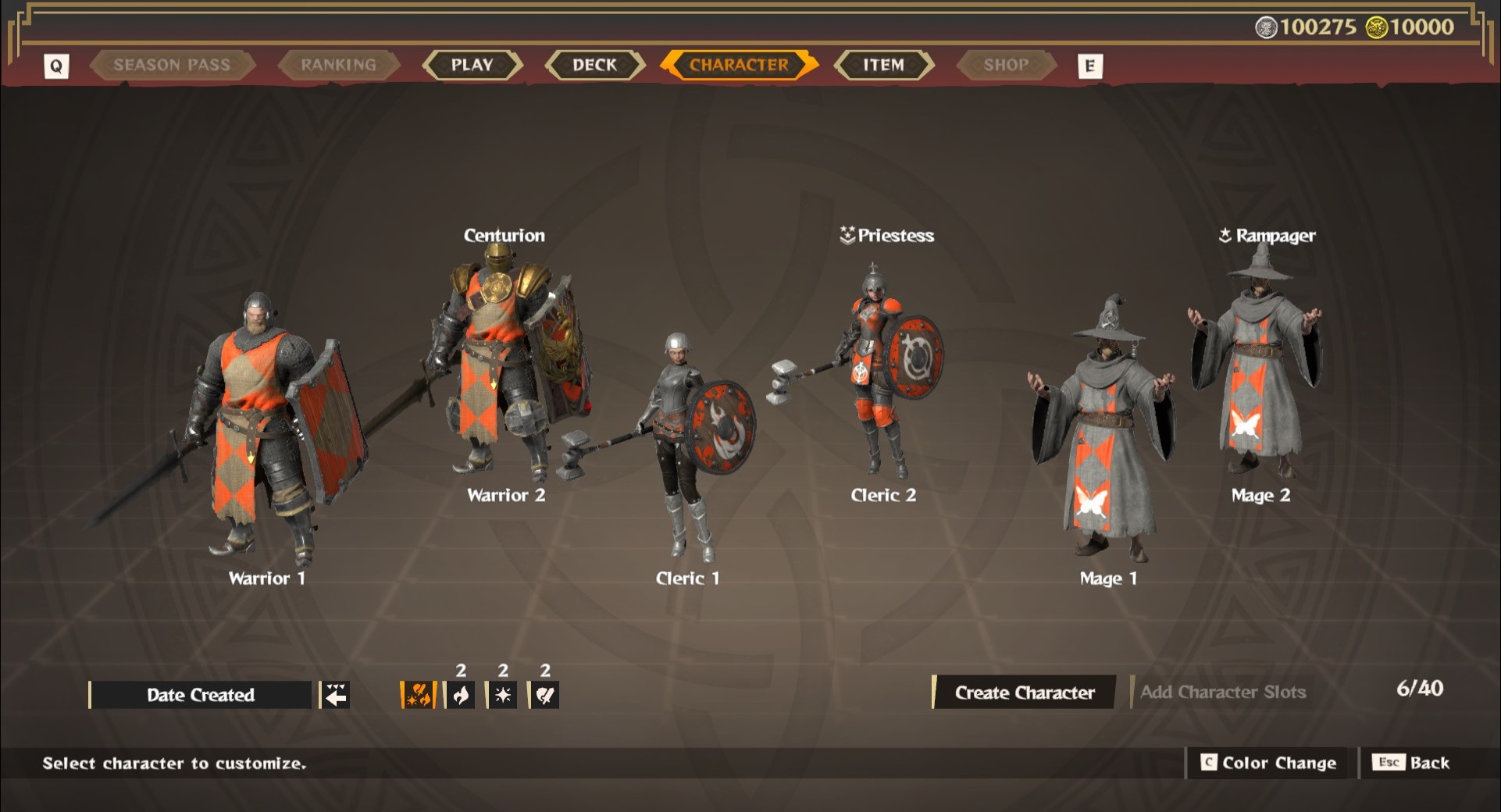
Task: Choose the Warrior 2 Centurion character
Action: pos(504,367)
